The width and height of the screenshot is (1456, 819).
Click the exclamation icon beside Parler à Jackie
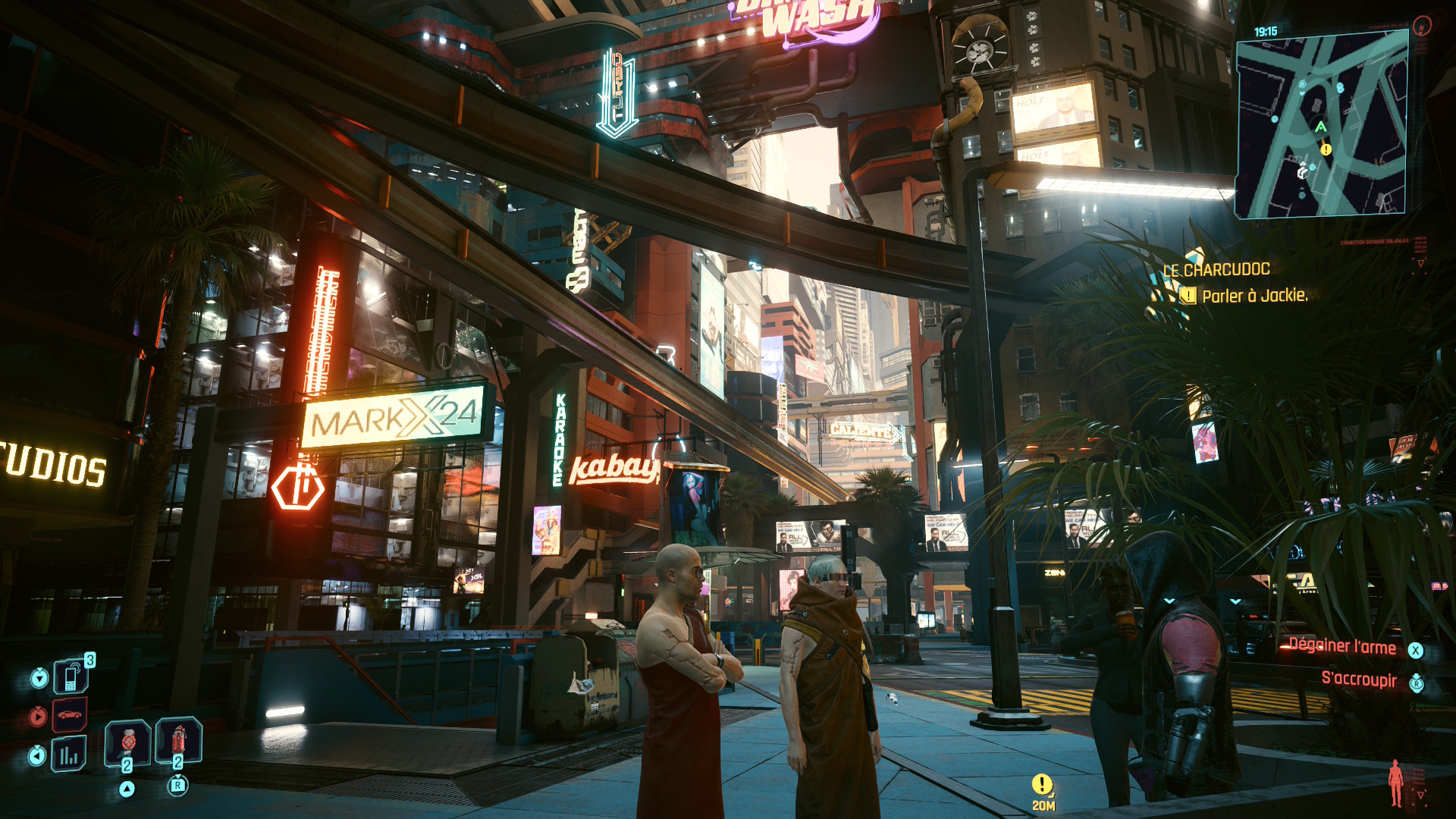click(x=1188, y=296)
